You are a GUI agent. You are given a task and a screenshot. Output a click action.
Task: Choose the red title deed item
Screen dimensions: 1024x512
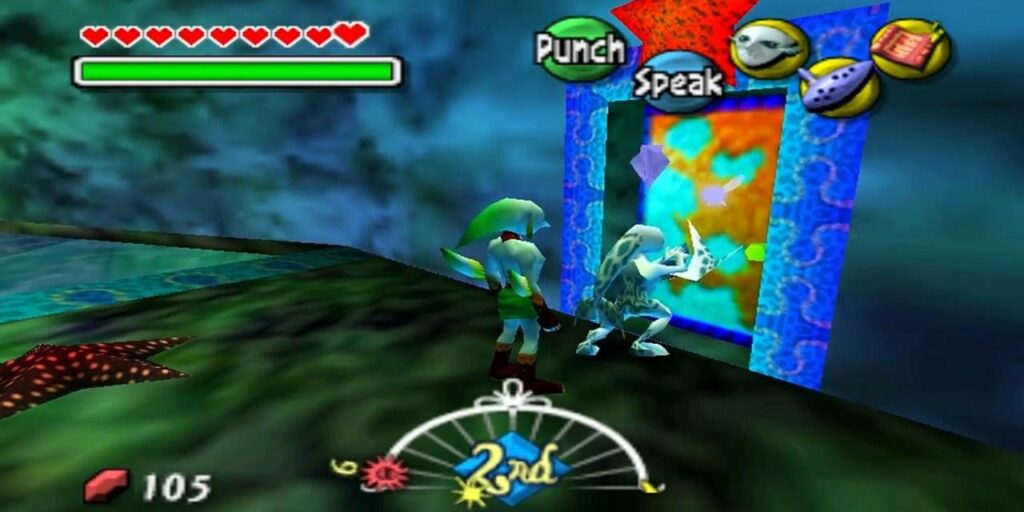point(910,47)
